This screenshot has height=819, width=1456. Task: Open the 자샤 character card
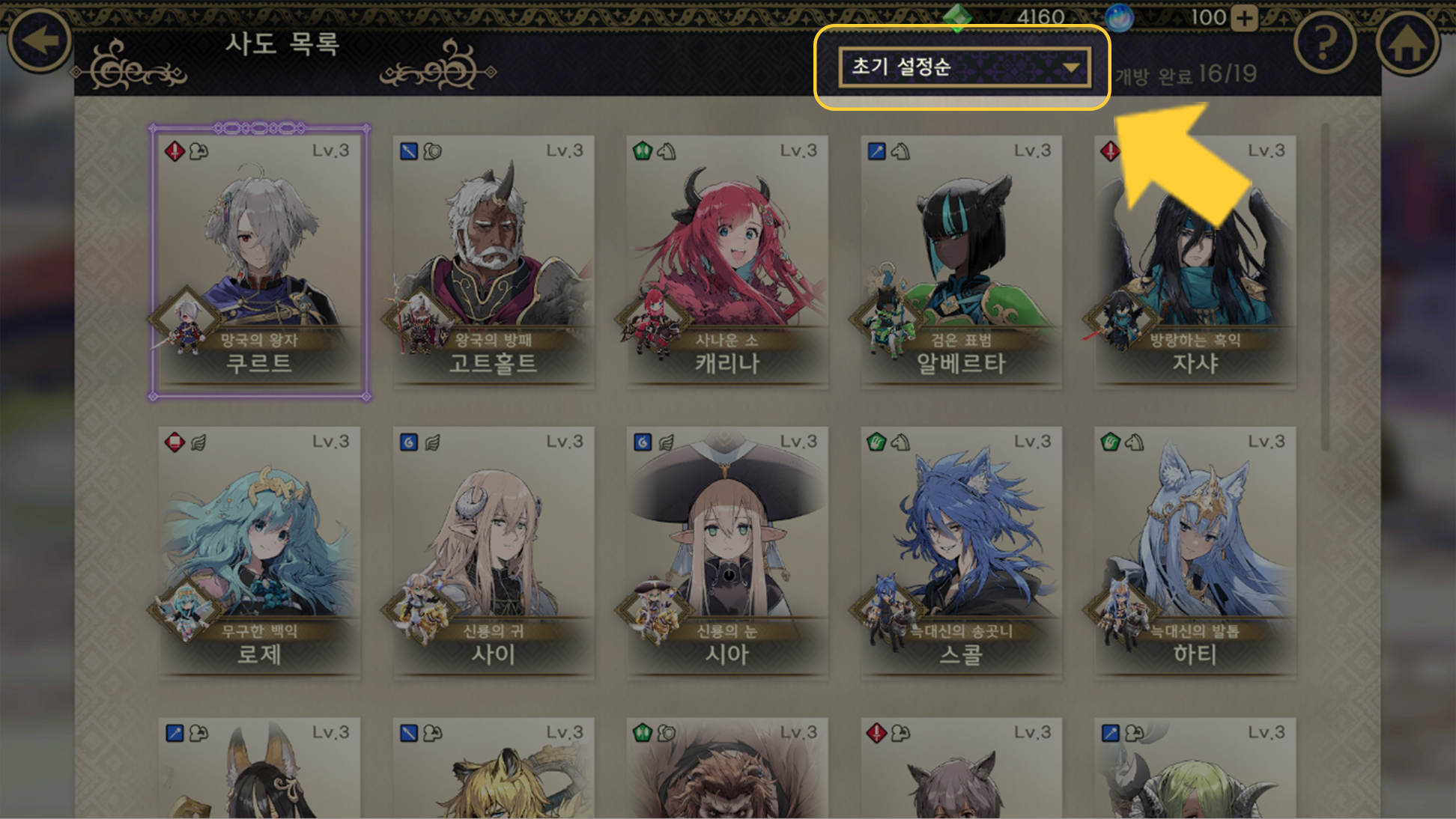(1195, 261)
